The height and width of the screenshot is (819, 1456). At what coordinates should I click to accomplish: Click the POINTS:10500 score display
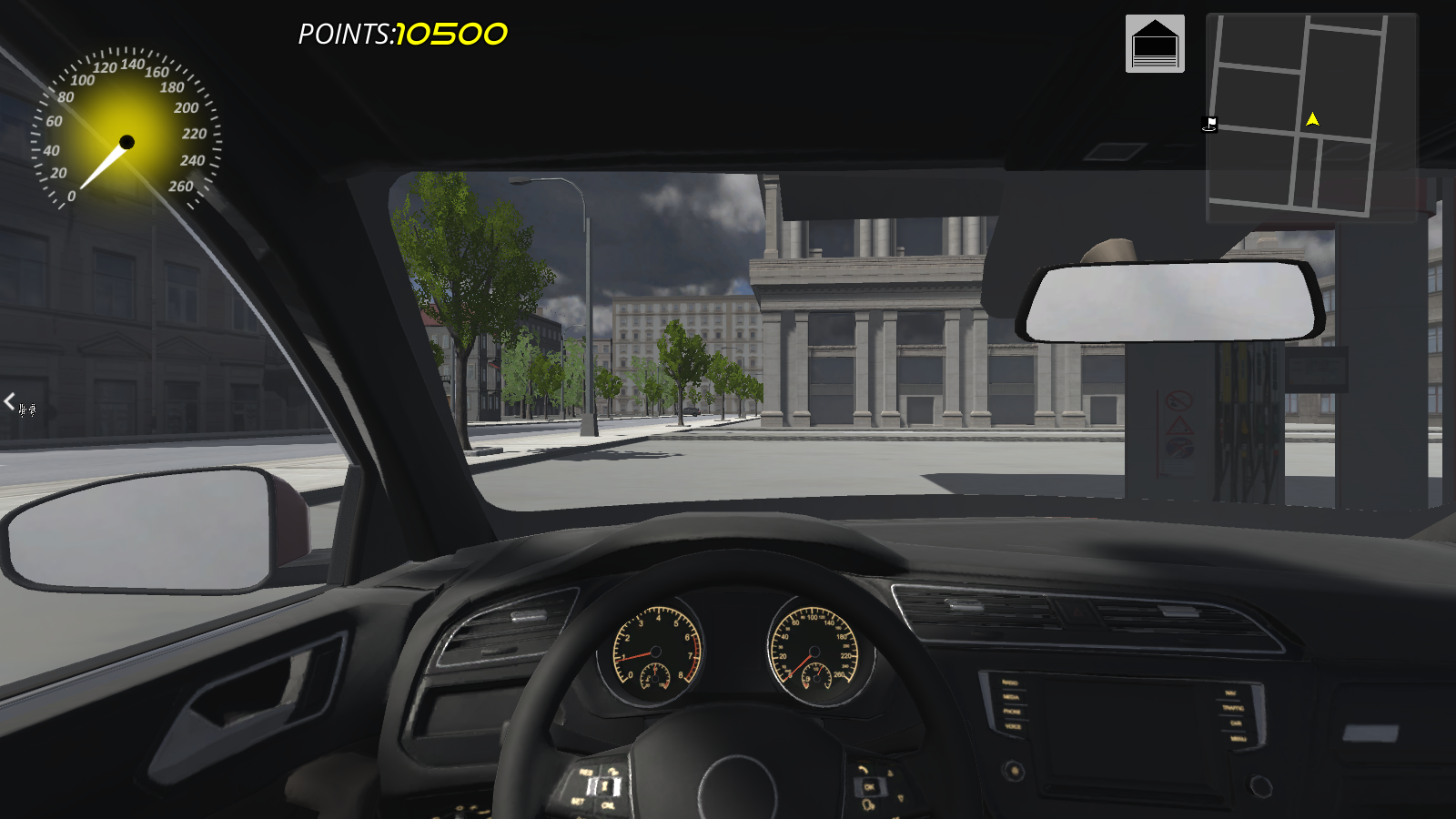(399, 33)
